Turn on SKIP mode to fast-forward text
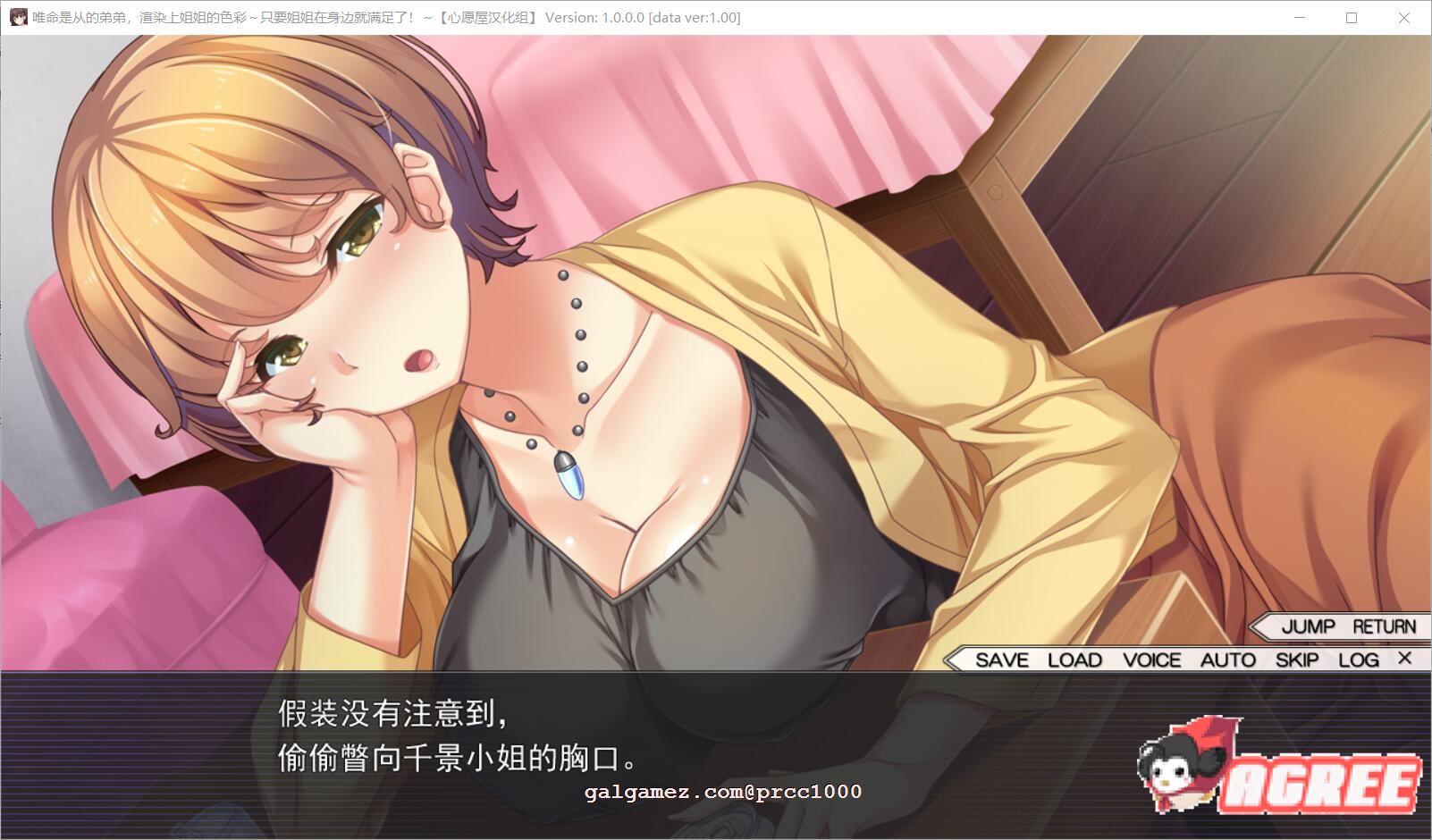 (x=1296, y=659)
